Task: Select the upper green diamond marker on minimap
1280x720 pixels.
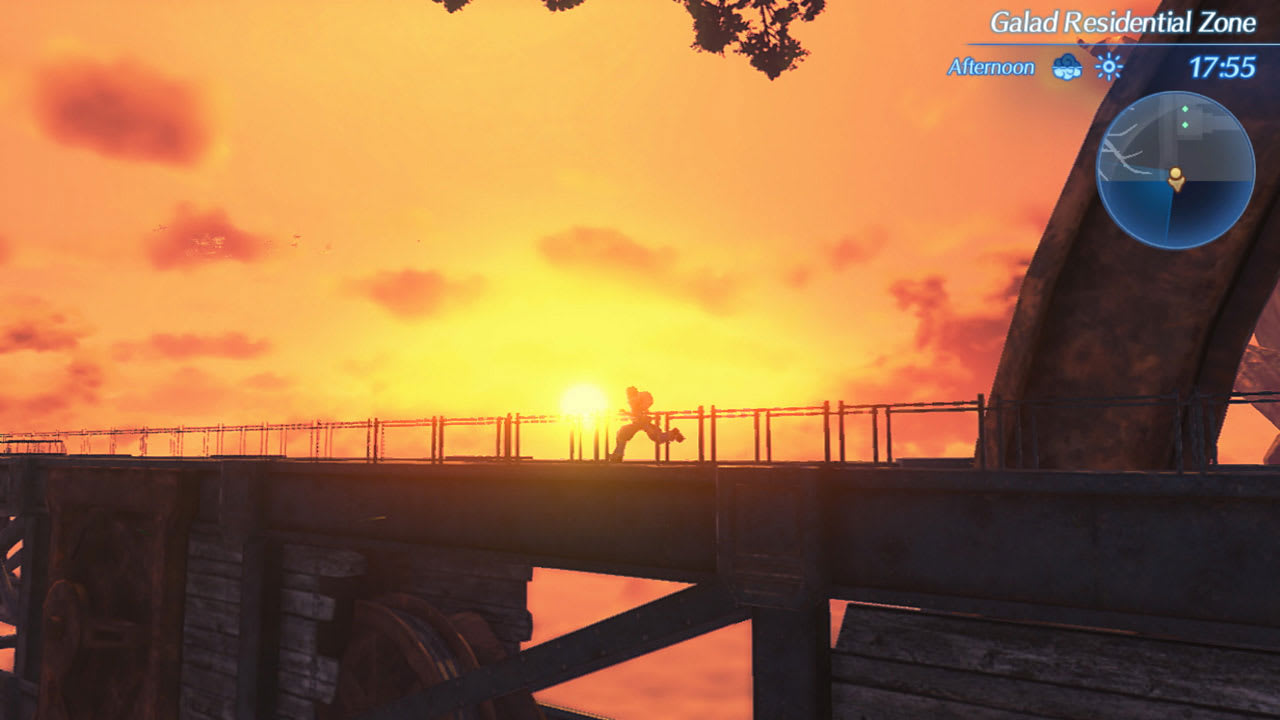Action: pyautogui.click(x=1185, y=109)
